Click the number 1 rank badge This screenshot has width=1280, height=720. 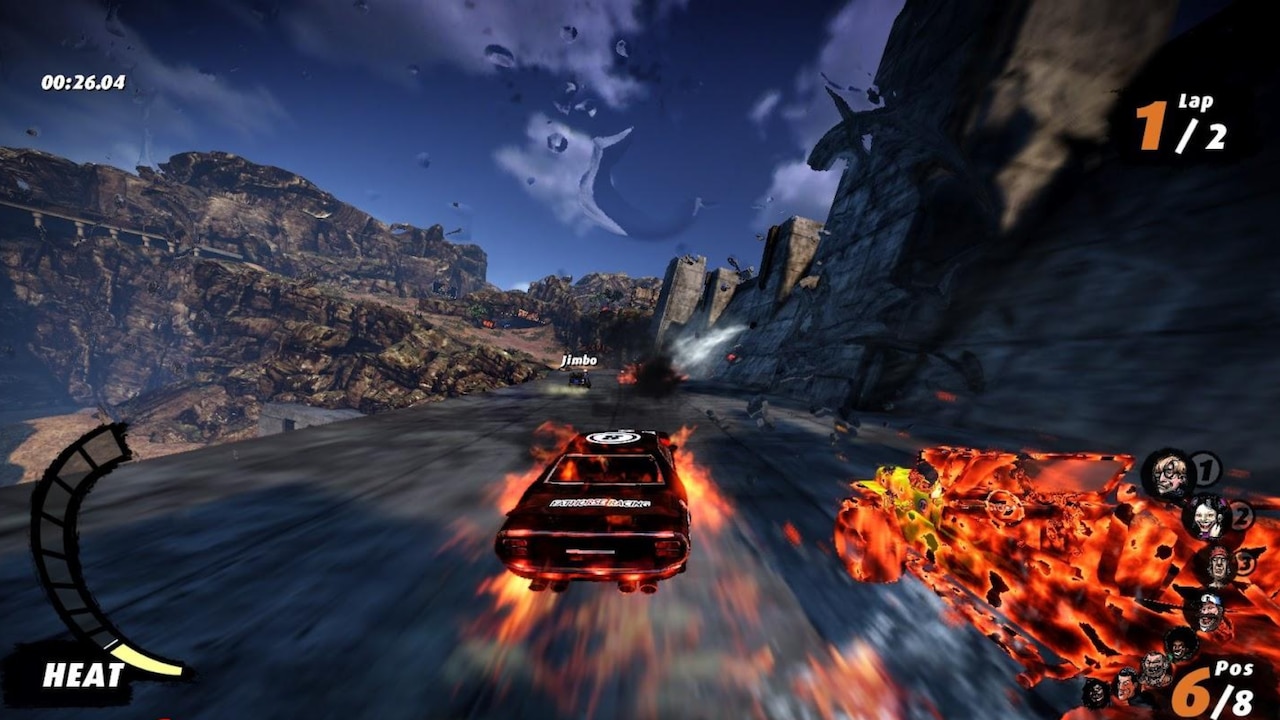(1204, 469)
